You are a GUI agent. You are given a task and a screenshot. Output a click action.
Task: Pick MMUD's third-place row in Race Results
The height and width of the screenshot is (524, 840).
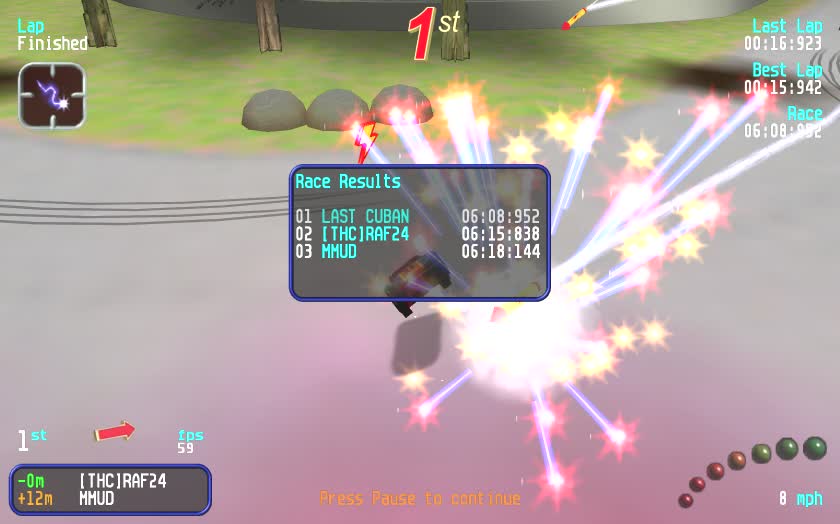click(418, 252)
